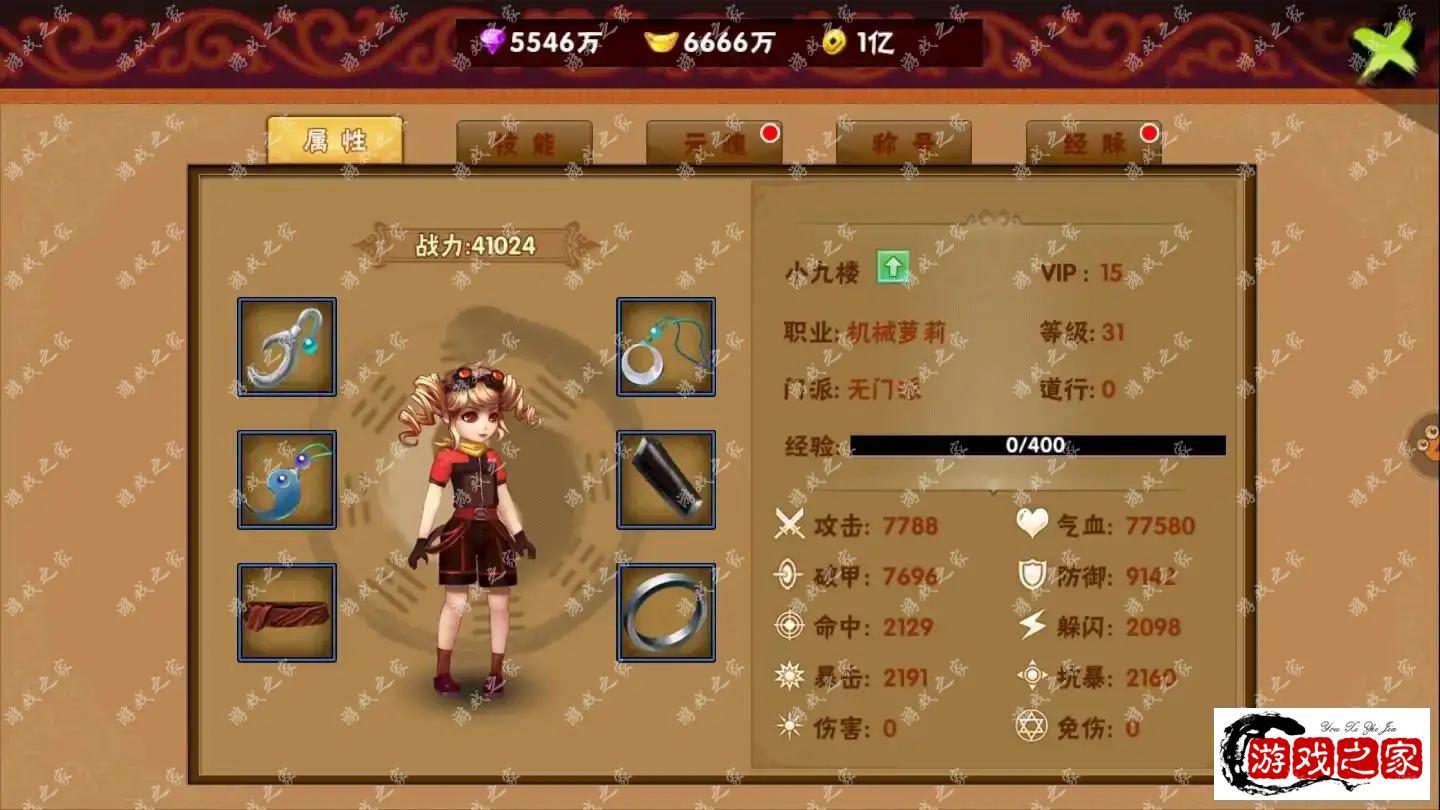The height and width of the screenshot is (810, 1440).
Task: Open the 称号 titles tab
Action: (903, 144)
